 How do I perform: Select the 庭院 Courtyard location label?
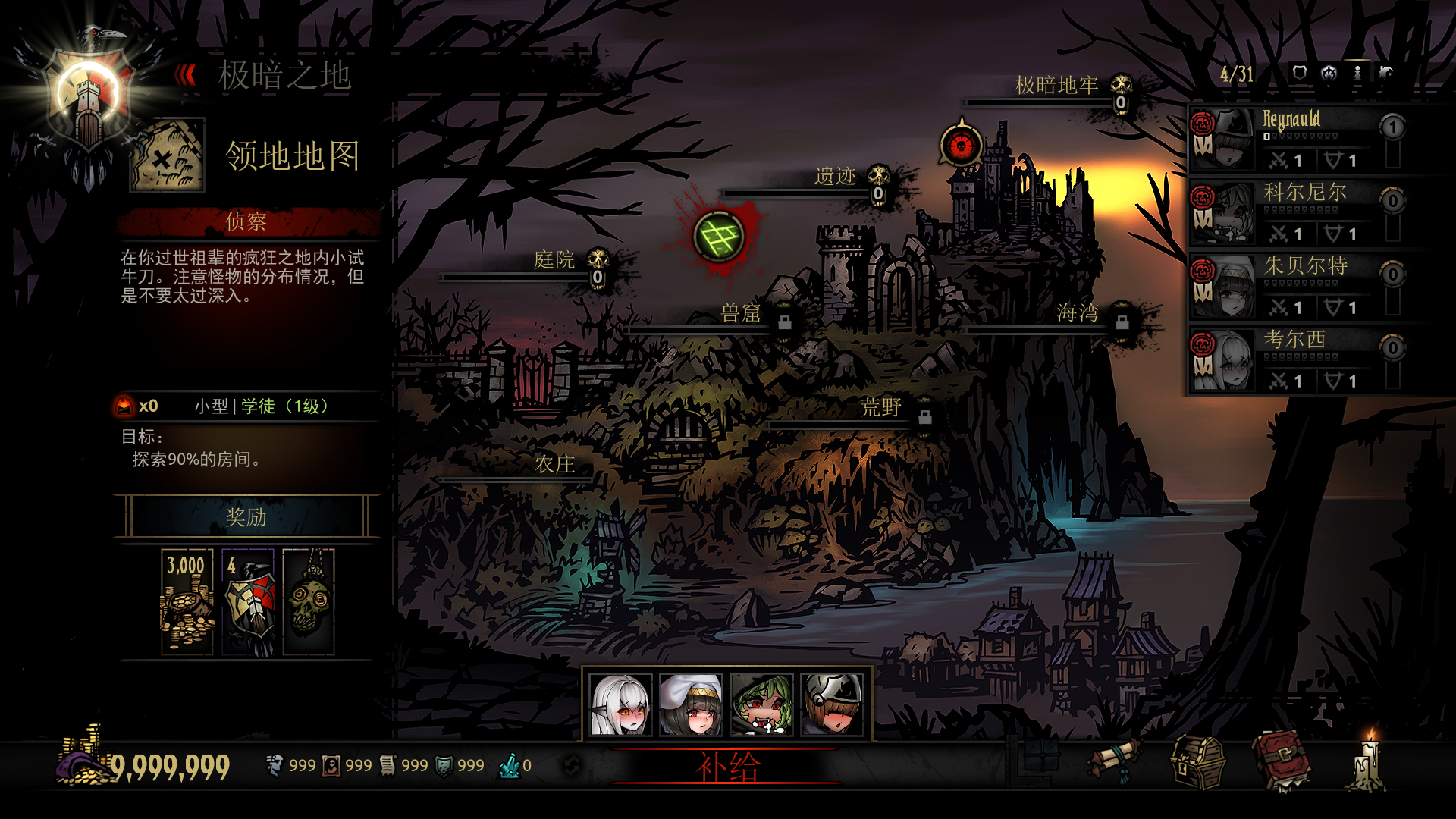(554, 260)
